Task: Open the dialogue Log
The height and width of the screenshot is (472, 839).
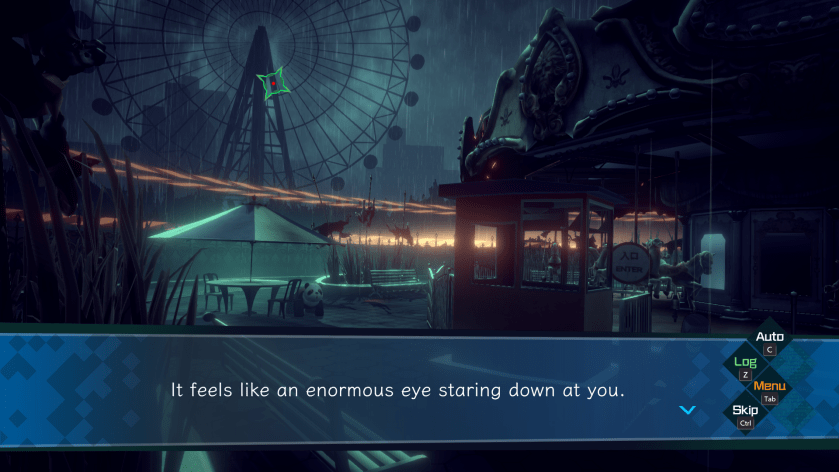Action: [745, 363]
